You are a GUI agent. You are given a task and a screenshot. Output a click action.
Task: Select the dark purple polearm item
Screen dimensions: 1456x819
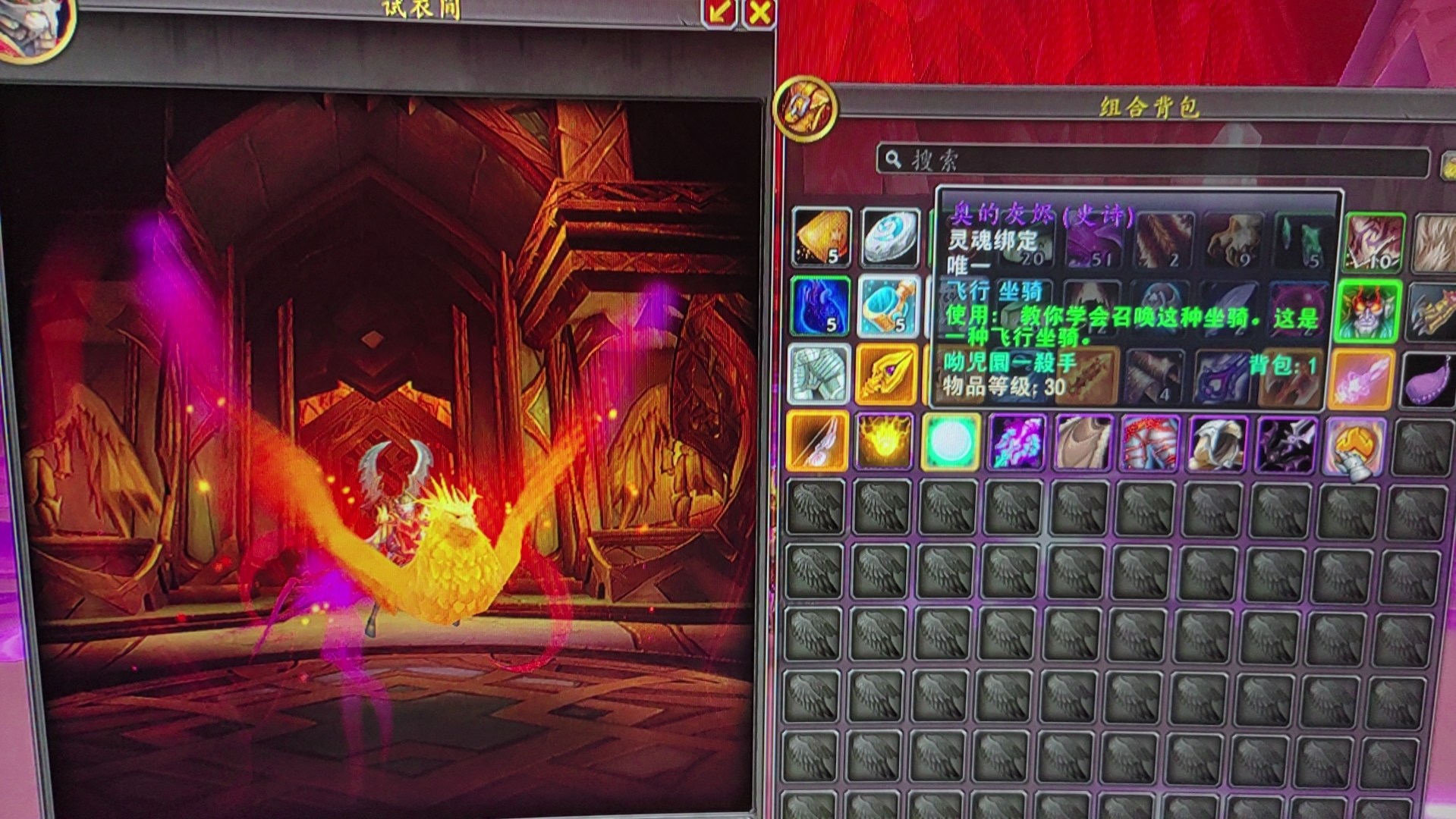[x=1285, y=444]
